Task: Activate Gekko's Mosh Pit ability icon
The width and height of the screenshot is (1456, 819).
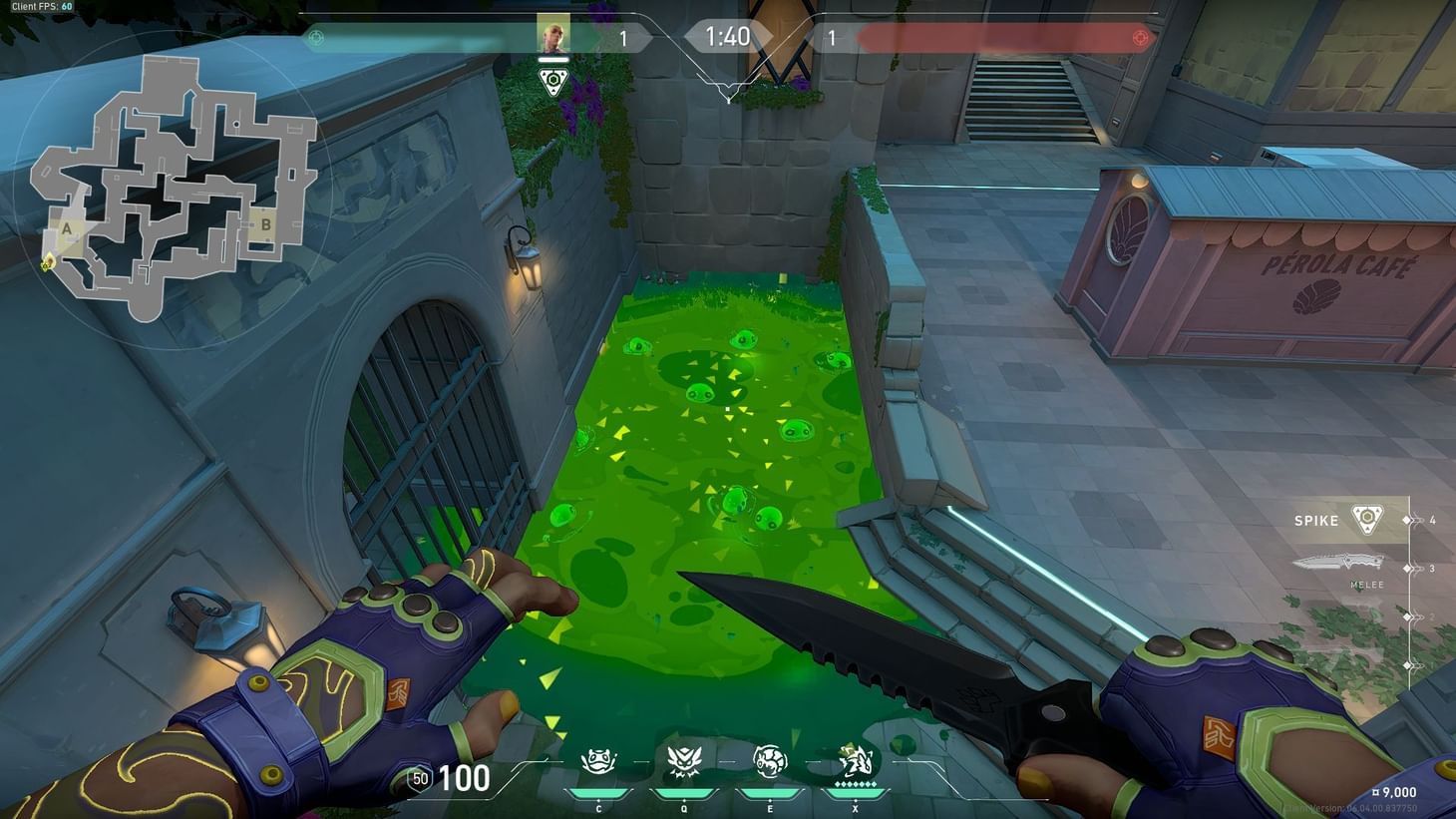Action: pos(597,763)
